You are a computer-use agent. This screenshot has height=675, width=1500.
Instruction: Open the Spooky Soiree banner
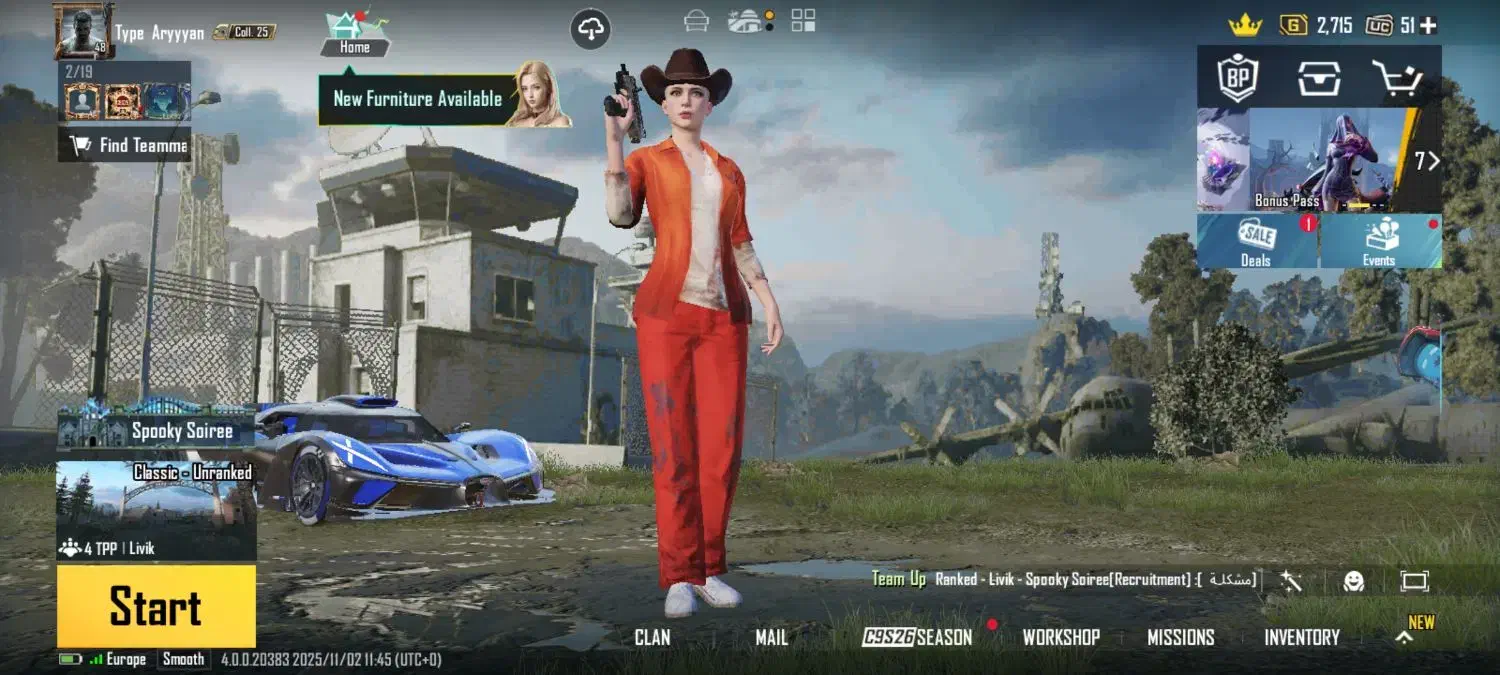pos(156,430)
